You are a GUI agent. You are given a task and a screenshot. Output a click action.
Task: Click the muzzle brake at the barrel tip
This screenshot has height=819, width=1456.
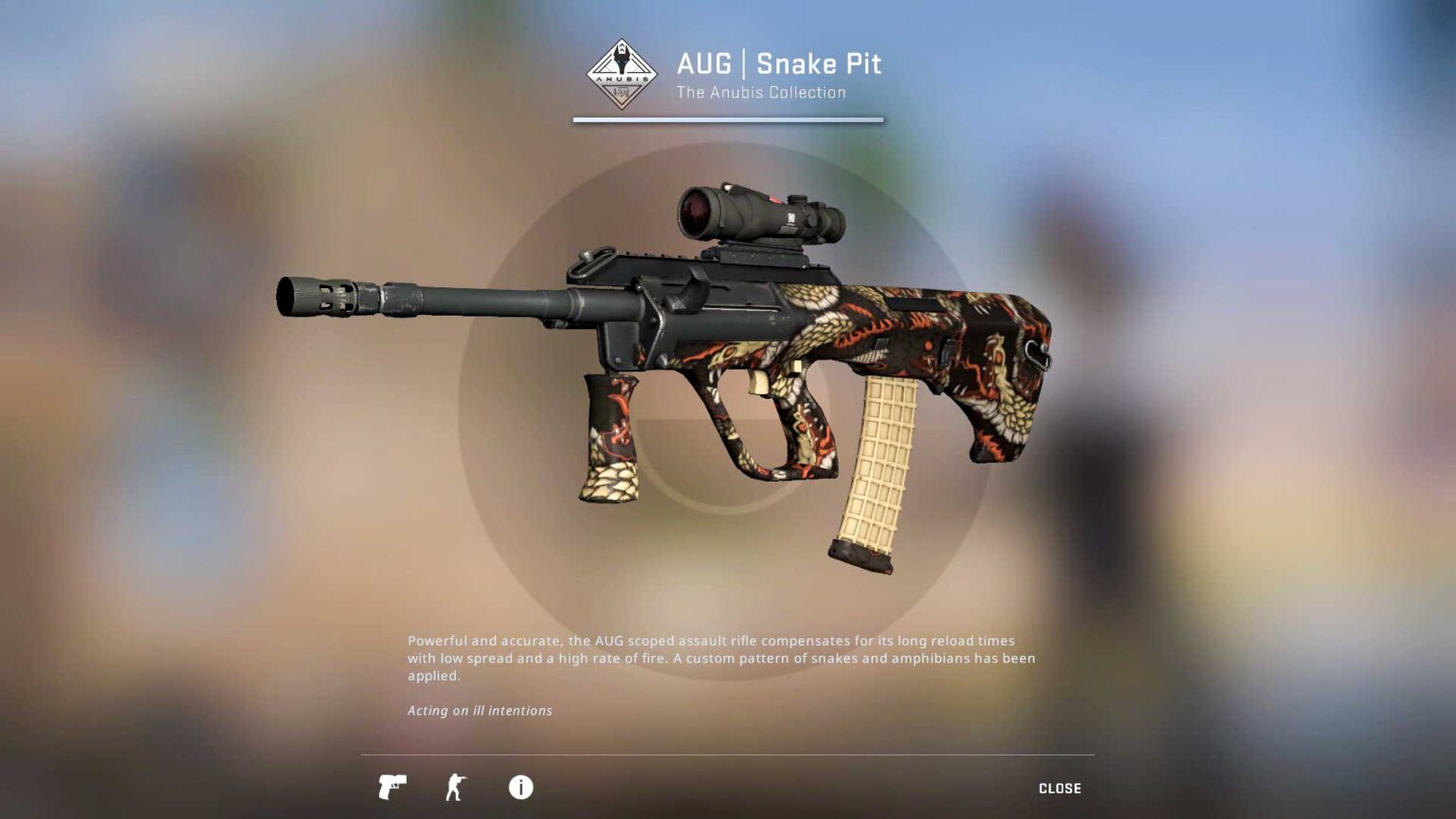[x=313, y=297]
